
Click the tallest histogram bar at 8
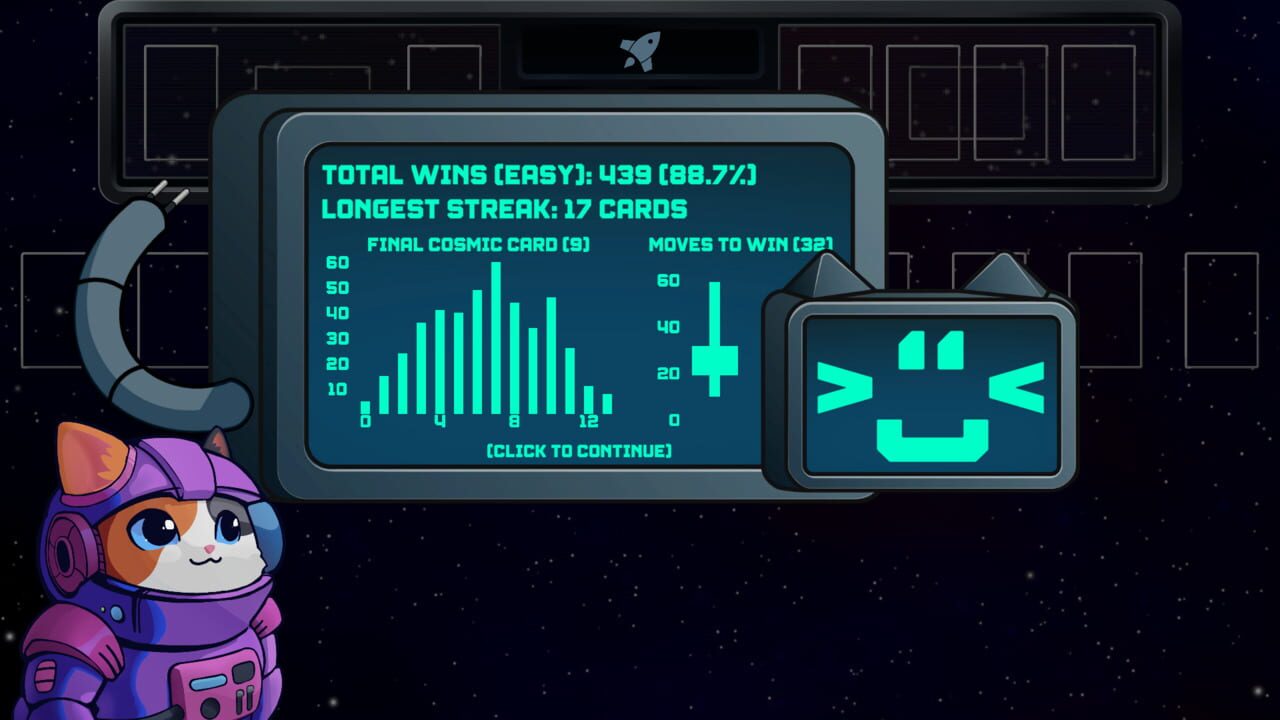[496, 335]
